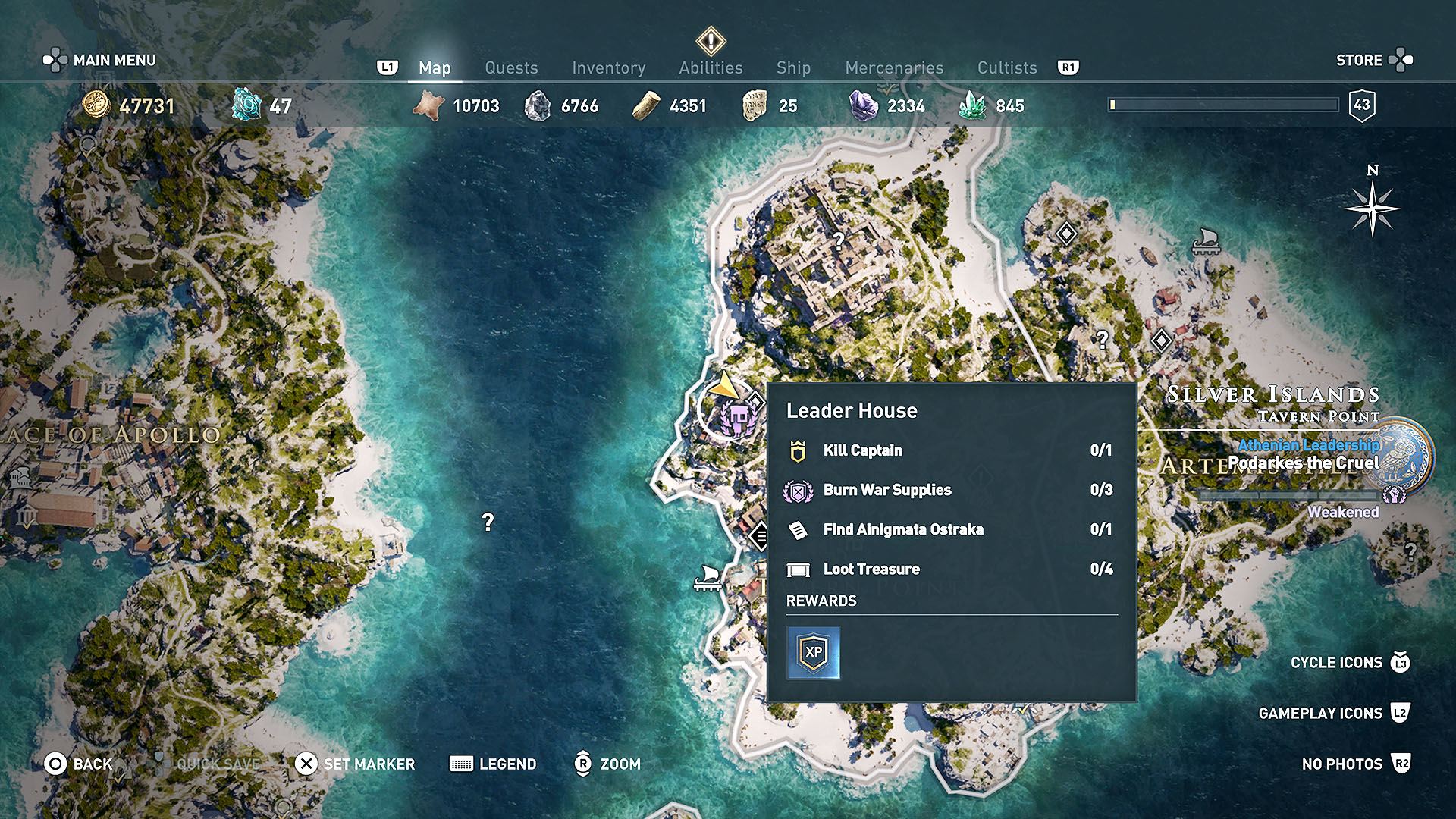
Task: Switch to the Cultists tab
Action: coord(1006,68)
